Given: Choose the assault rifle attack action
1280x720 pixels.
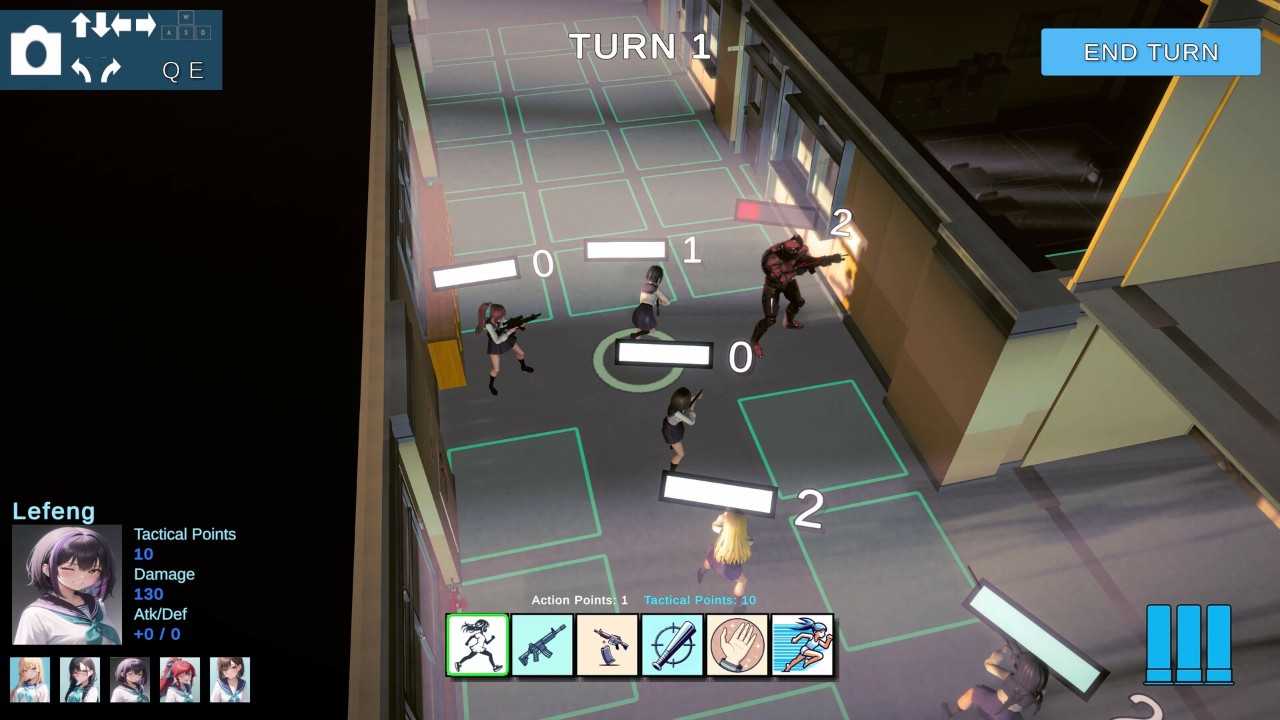Looking at the screenshot, I should [x=542, y=645].
